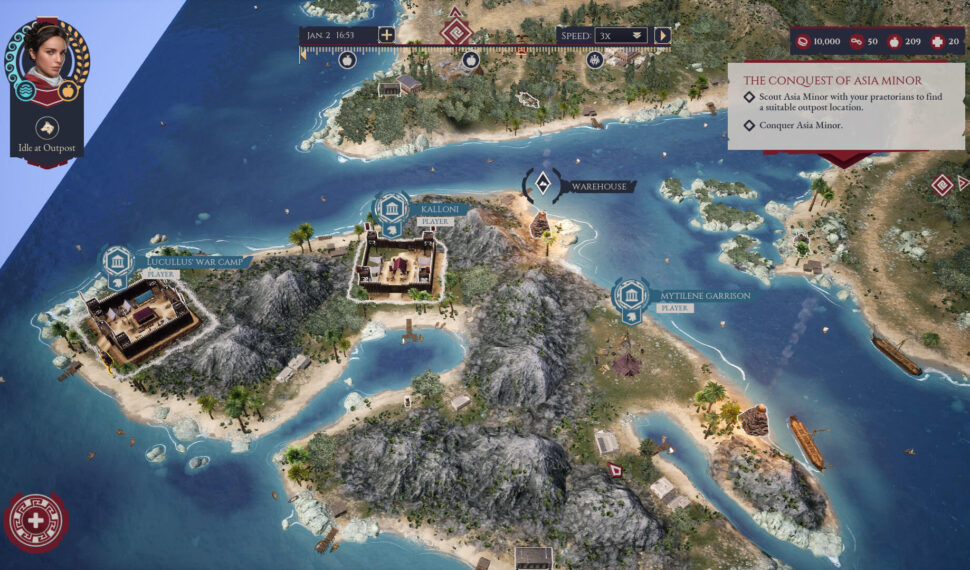Click the orange apple icon on the portrait
The width and height of the screenshot is (970, 570).
coord(68,91)
